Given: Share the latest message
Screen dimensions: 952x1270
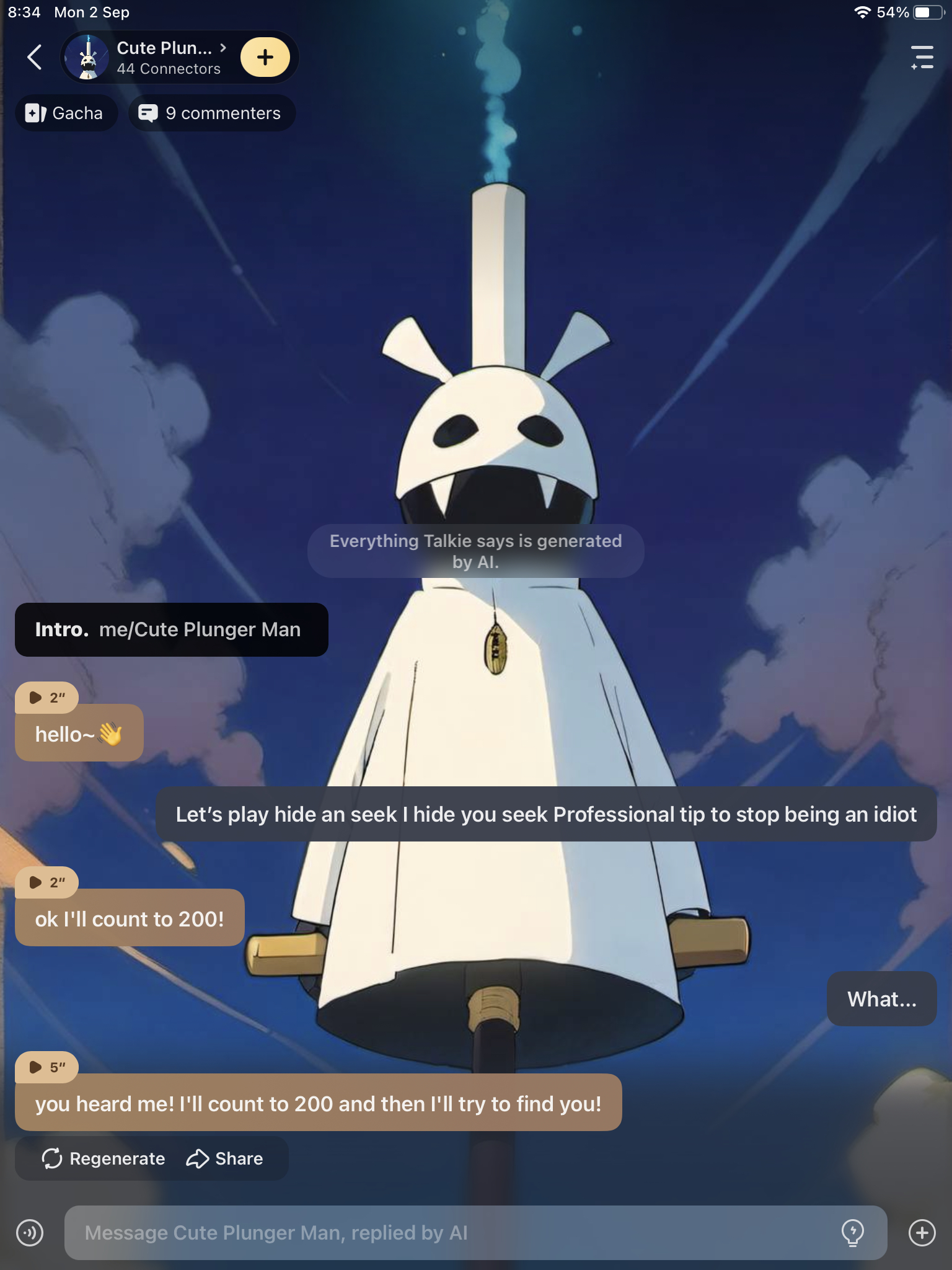Looking at the screenshot, I should pos(225,1158).
